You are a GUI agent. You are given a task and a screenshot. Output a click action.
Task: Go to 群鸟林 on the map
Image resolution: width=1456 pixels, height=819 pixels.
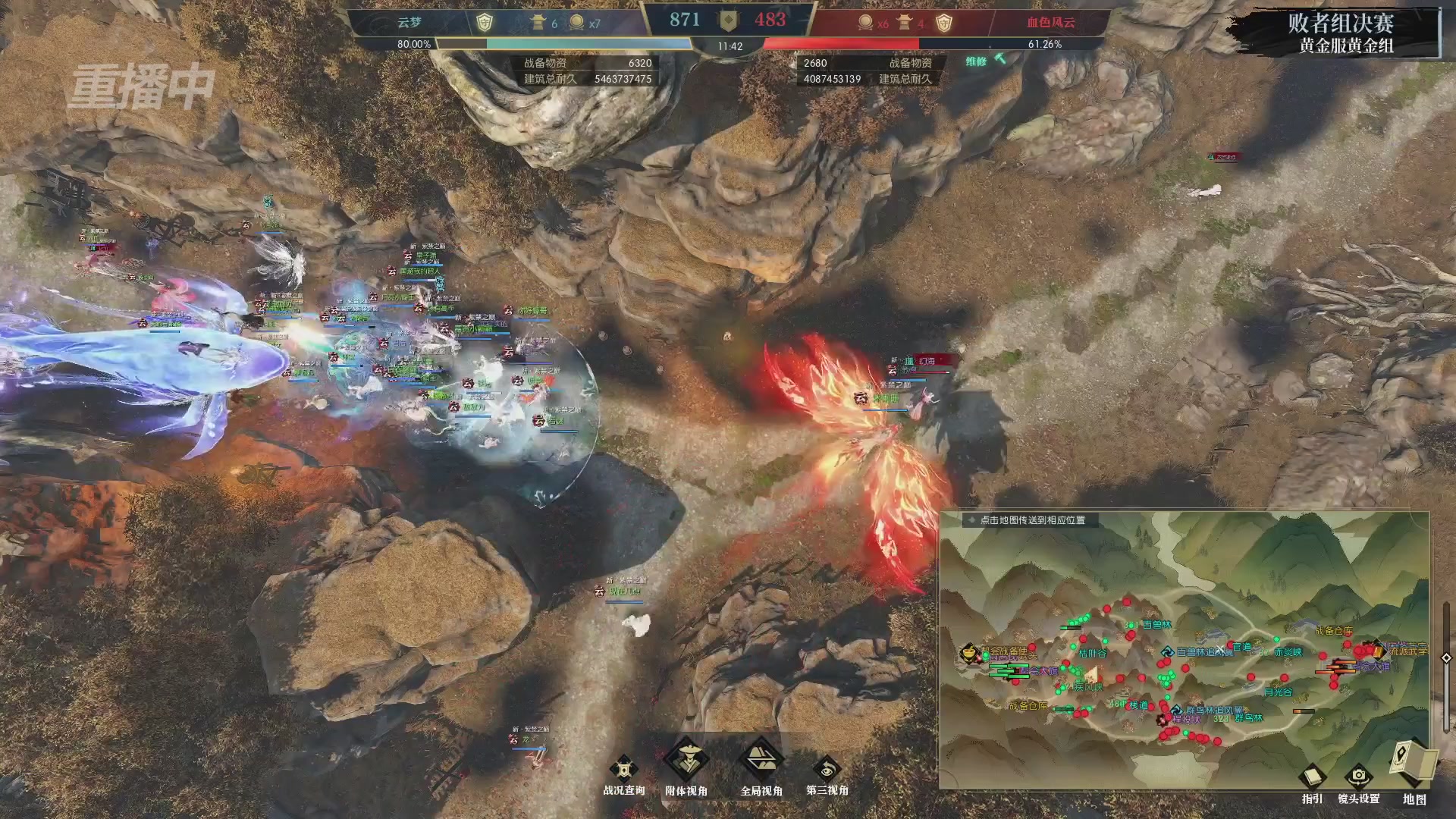pyautogui.click(x=1248, y=718)
